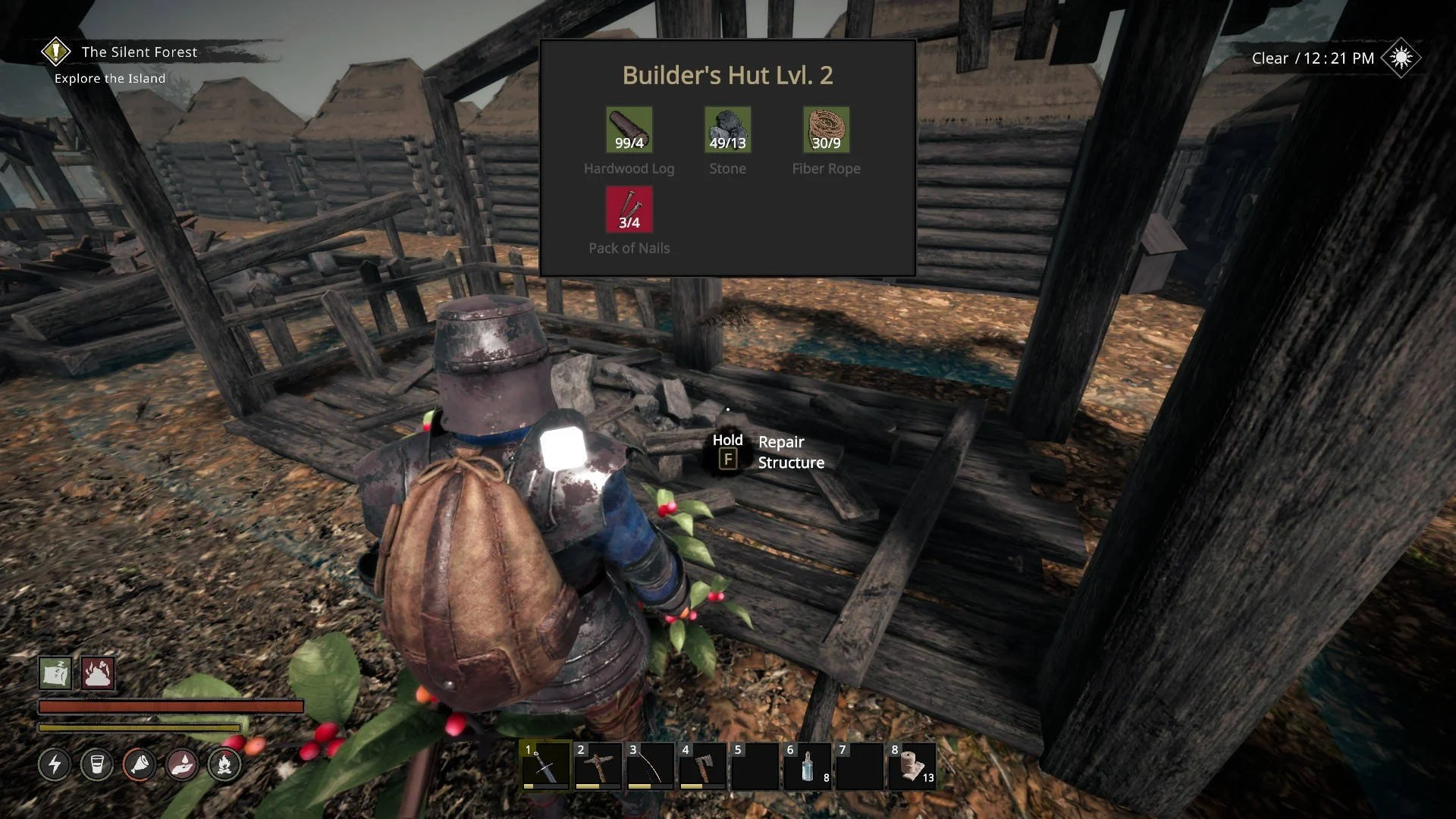Viewport: 1456px width, 819px height.
Task: Check the thirst cup icon
Action: click(x=97, y=764)
